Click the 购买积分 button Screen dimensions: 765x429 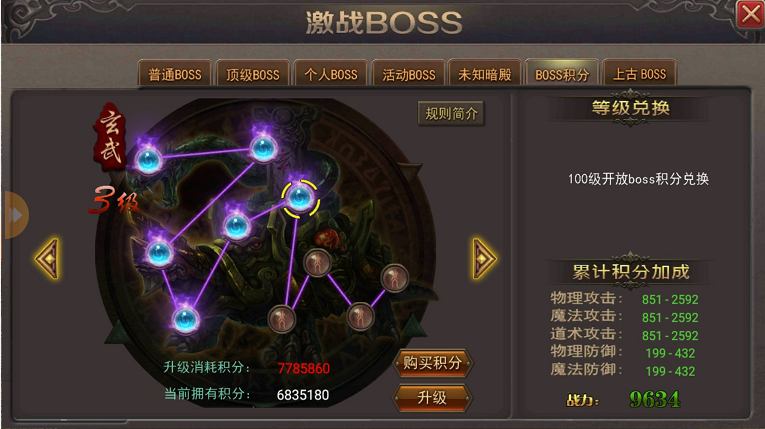point(432,363)
